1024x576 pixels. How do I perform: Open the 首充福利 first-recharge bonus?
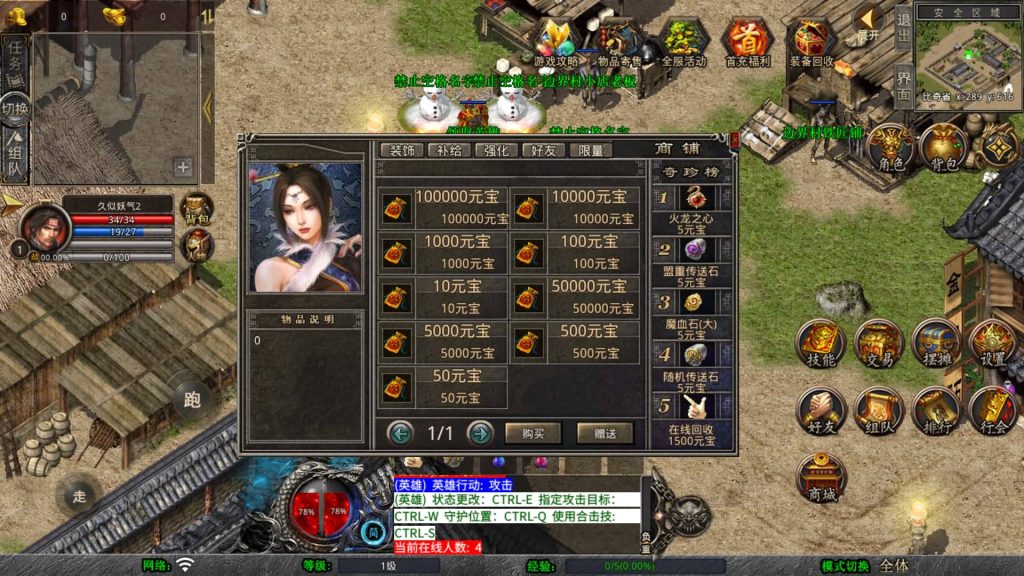click(x=747, y=42)
